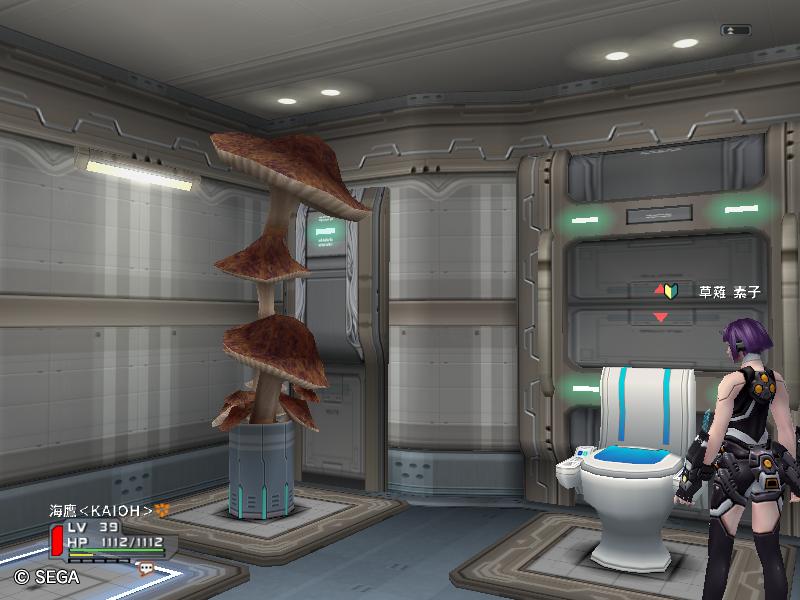Click the green-yellow beginner badge icon
The image size is (800, 600).
[671, 291]
